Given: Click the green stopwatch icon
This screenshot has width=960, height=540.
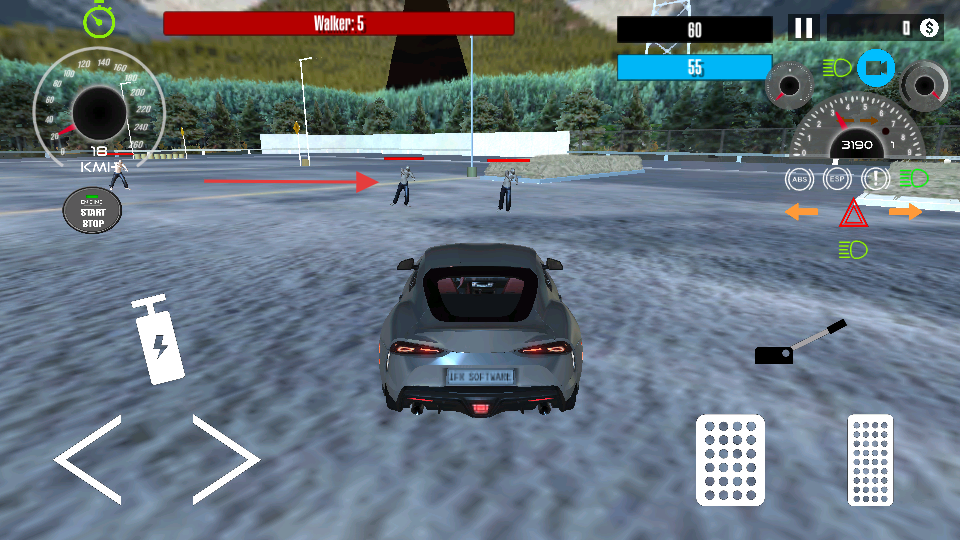Looking at the screenshot, I should [99, 20].
